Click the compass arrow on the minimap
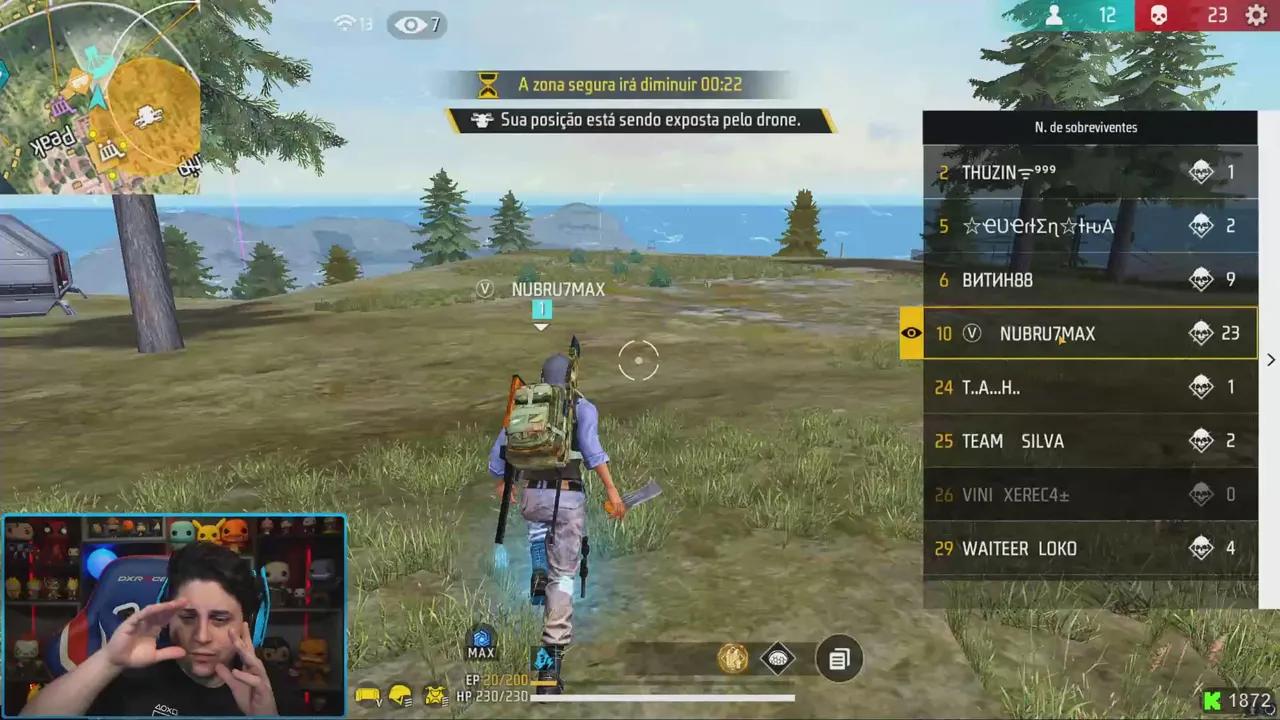 tap(97, 98)
